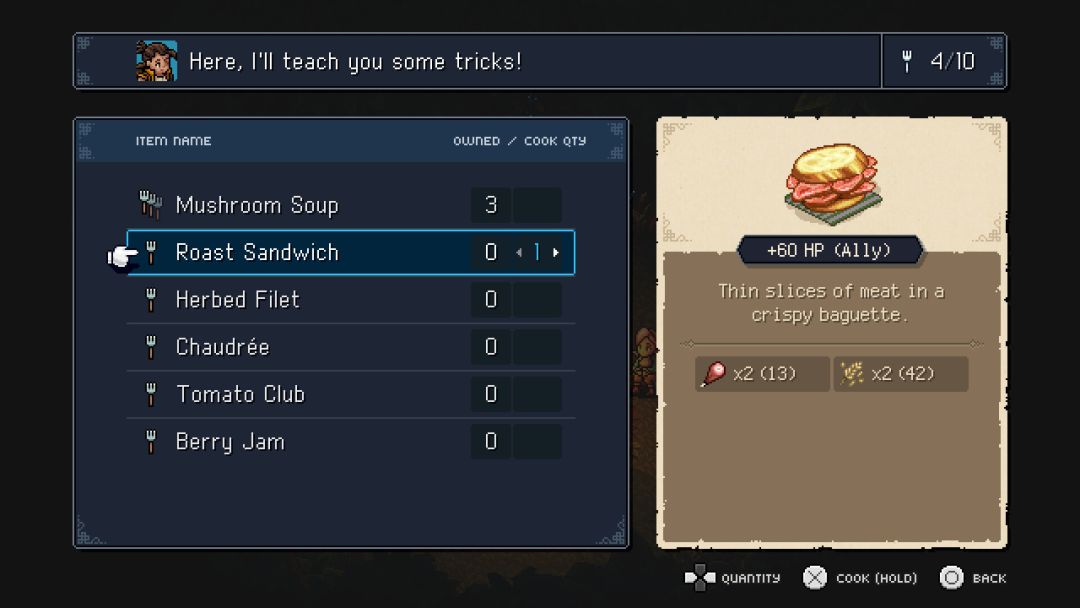
Task: Increase Roast Sandwich cook quantity with right arrow
Action: coord(556,253)
